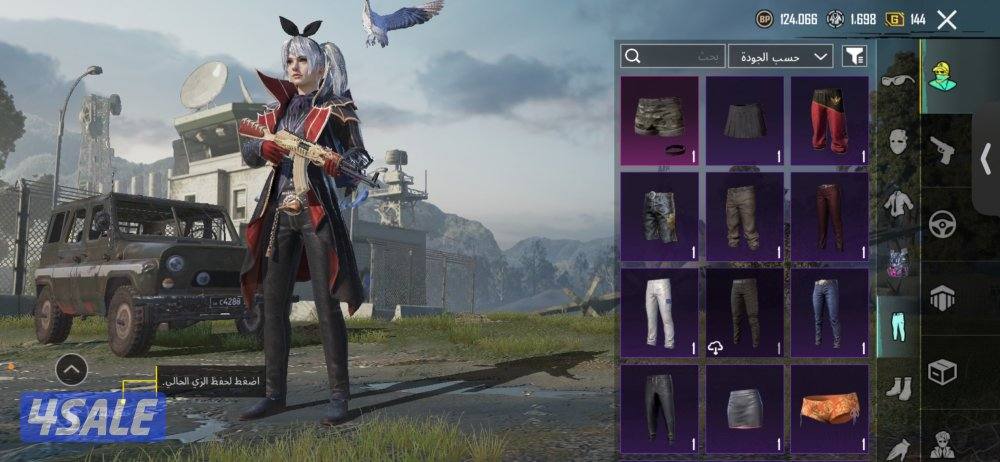Open the weapon skins pistol tab

point(942,150)
